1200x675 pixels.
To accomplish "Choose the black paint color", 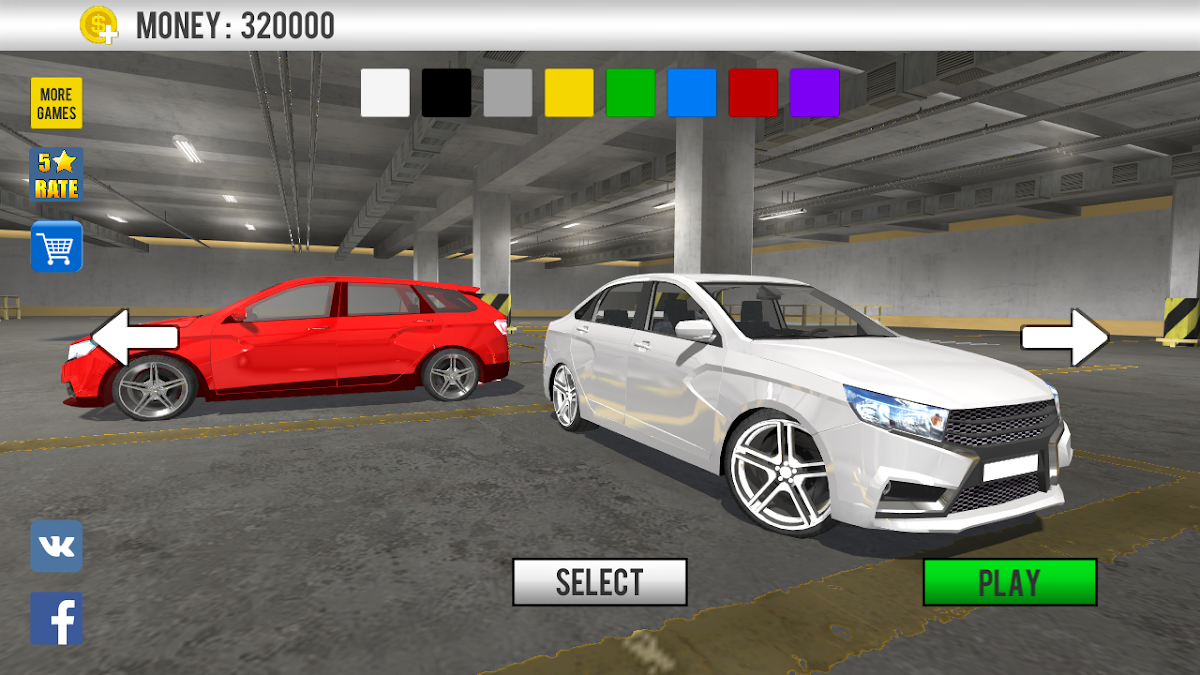I will [x=446, y=93].
